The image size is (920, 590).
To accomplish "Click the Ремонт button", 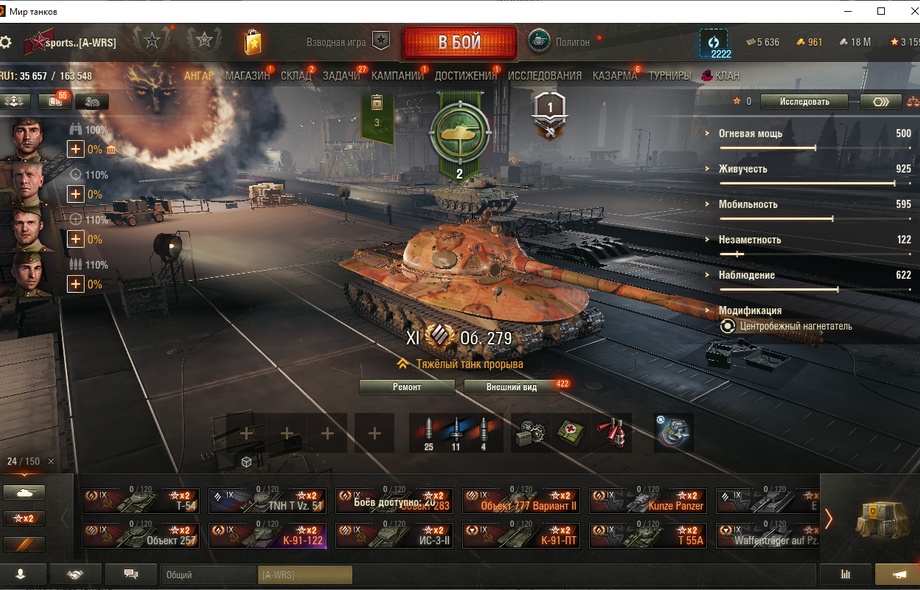I will [x=406, y=387].
